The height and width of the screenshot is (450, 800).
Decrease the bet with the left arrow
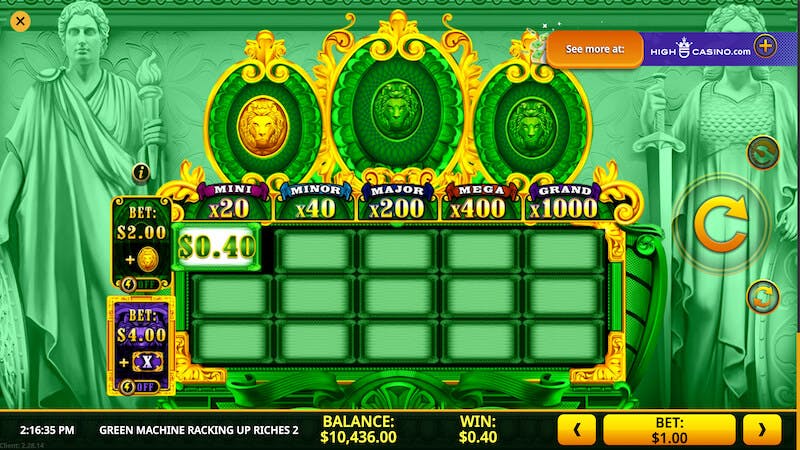click(x=576, y=430)
